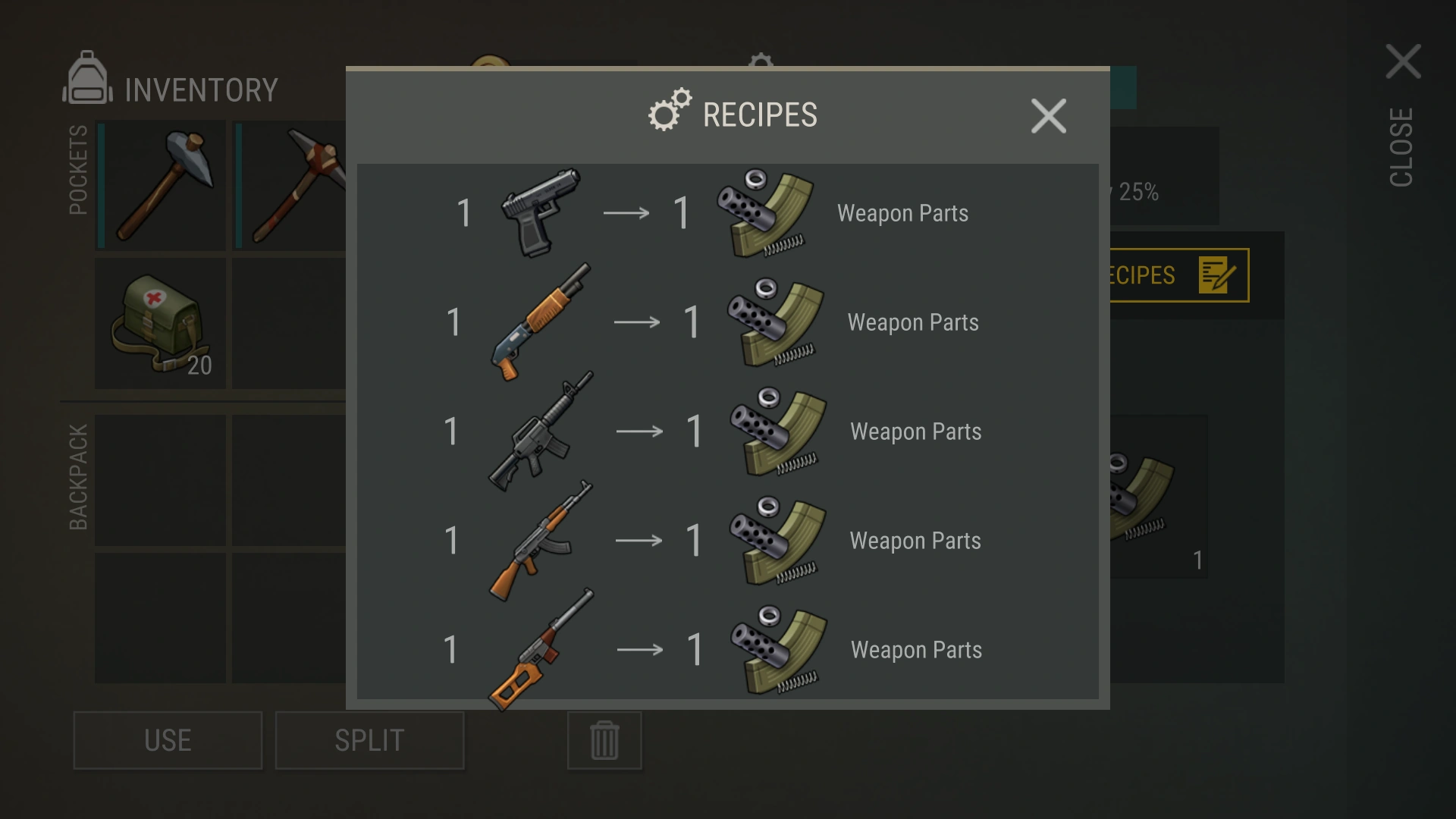
Task: Select the pistol recipe row
Action: [x=726, y=213]
